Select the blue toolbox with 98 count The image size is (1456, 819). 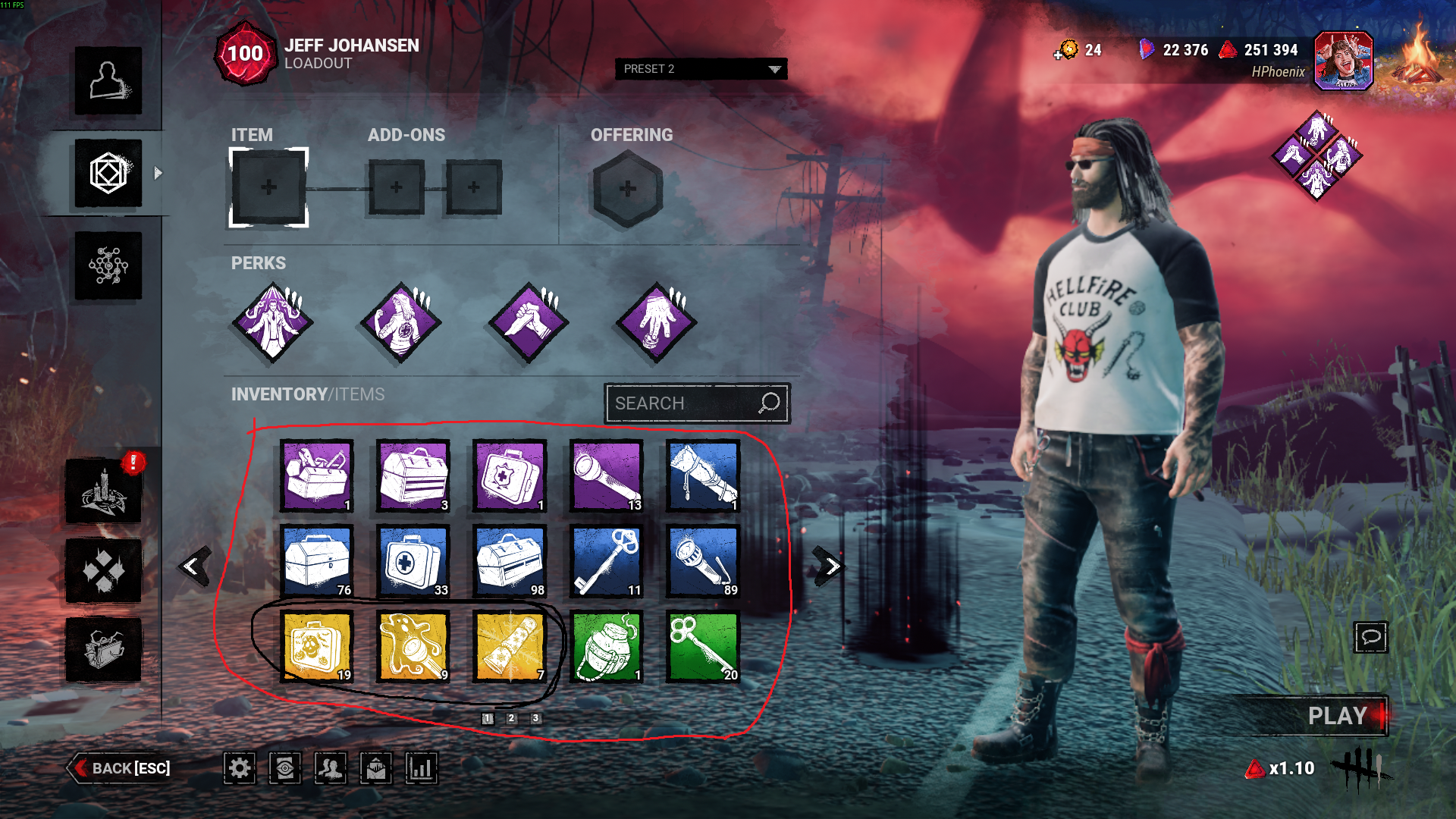pos(510,561)
